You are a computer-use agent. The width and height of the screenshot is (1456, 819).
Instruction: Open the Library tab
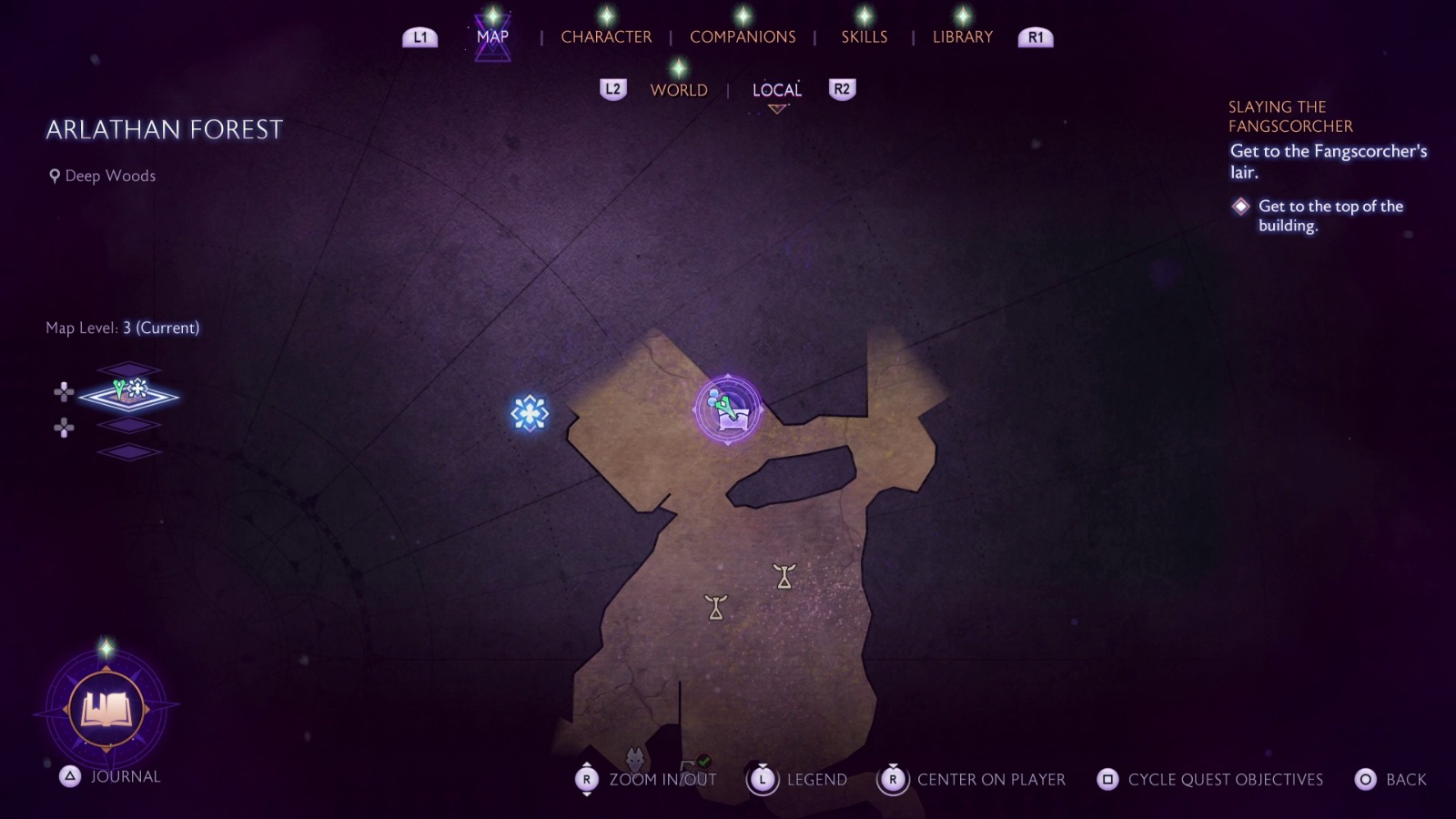[x=962, y=36]
